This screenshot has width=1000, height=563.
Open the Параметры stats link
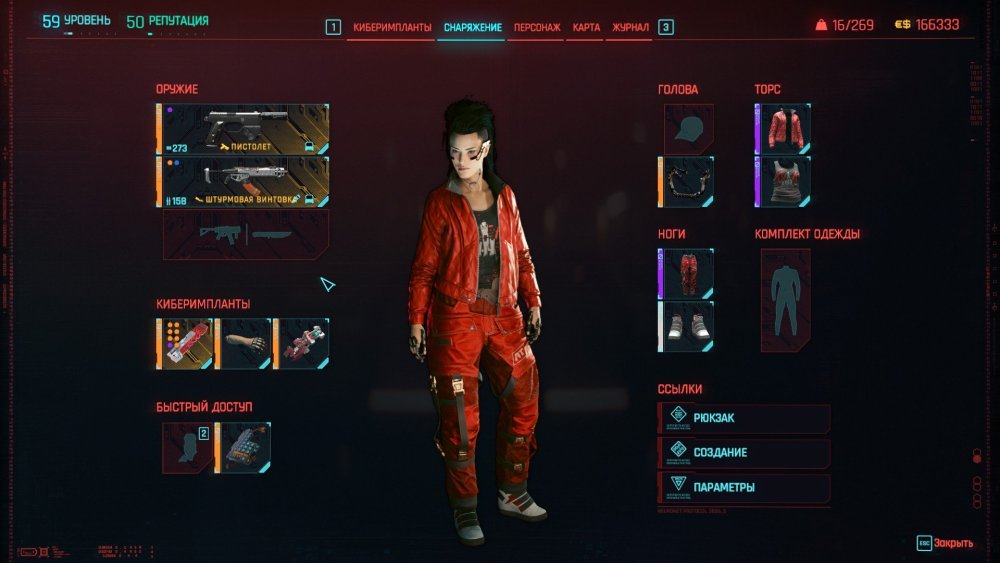tap(745, 488)
